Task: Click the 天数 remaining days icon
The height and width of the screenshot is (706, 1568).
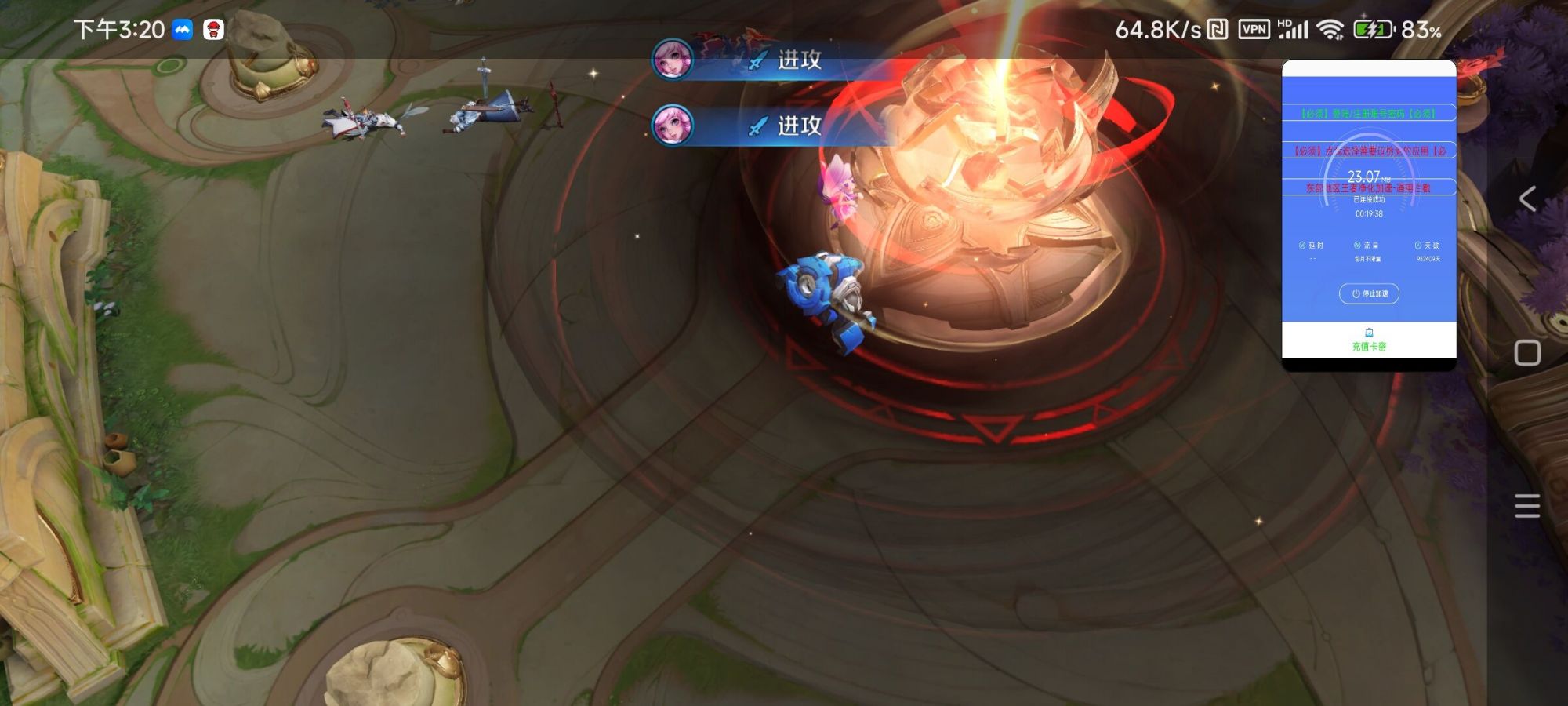Action: point(1417,244)
